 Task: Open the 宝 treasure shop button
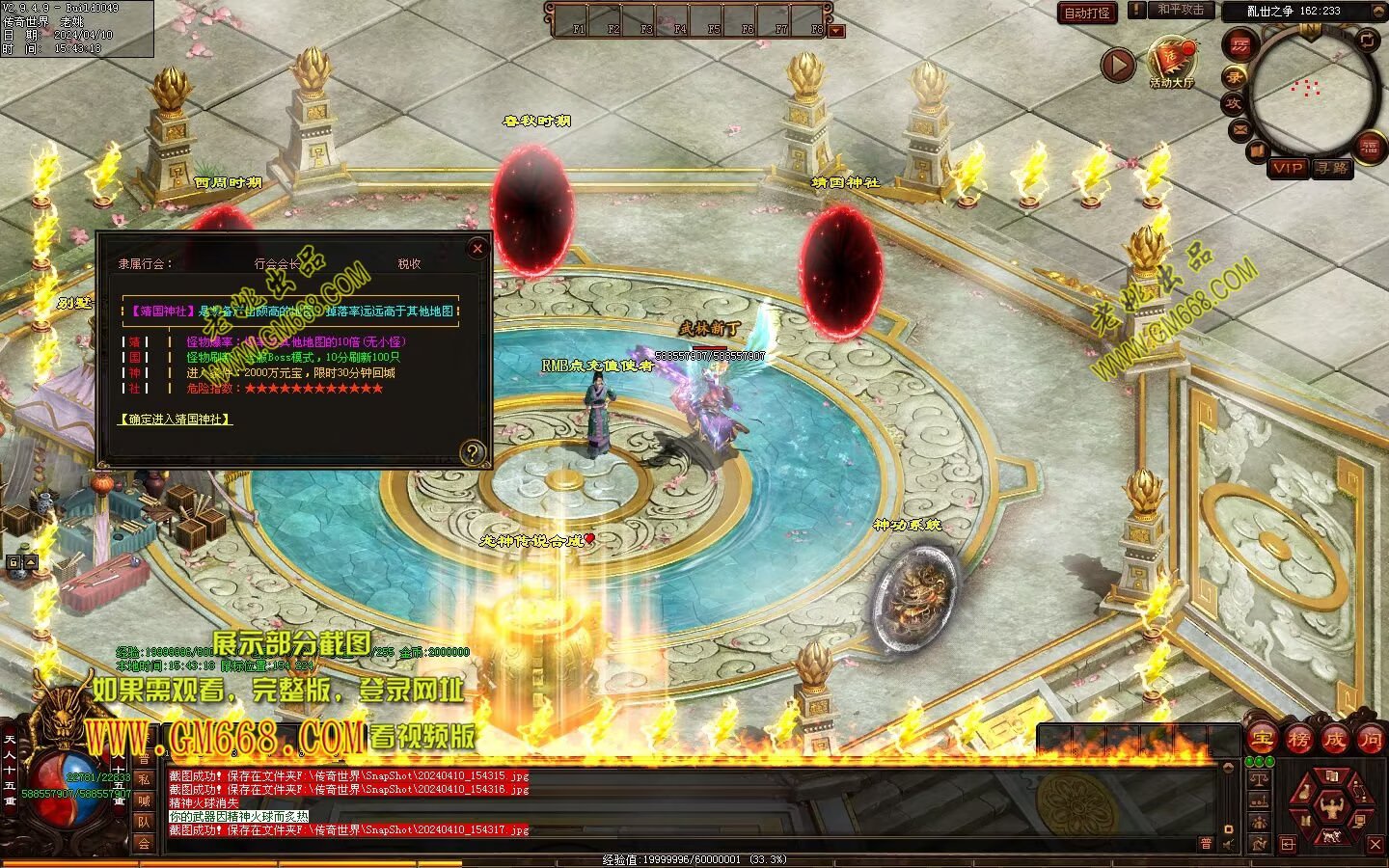point(1262,740)
